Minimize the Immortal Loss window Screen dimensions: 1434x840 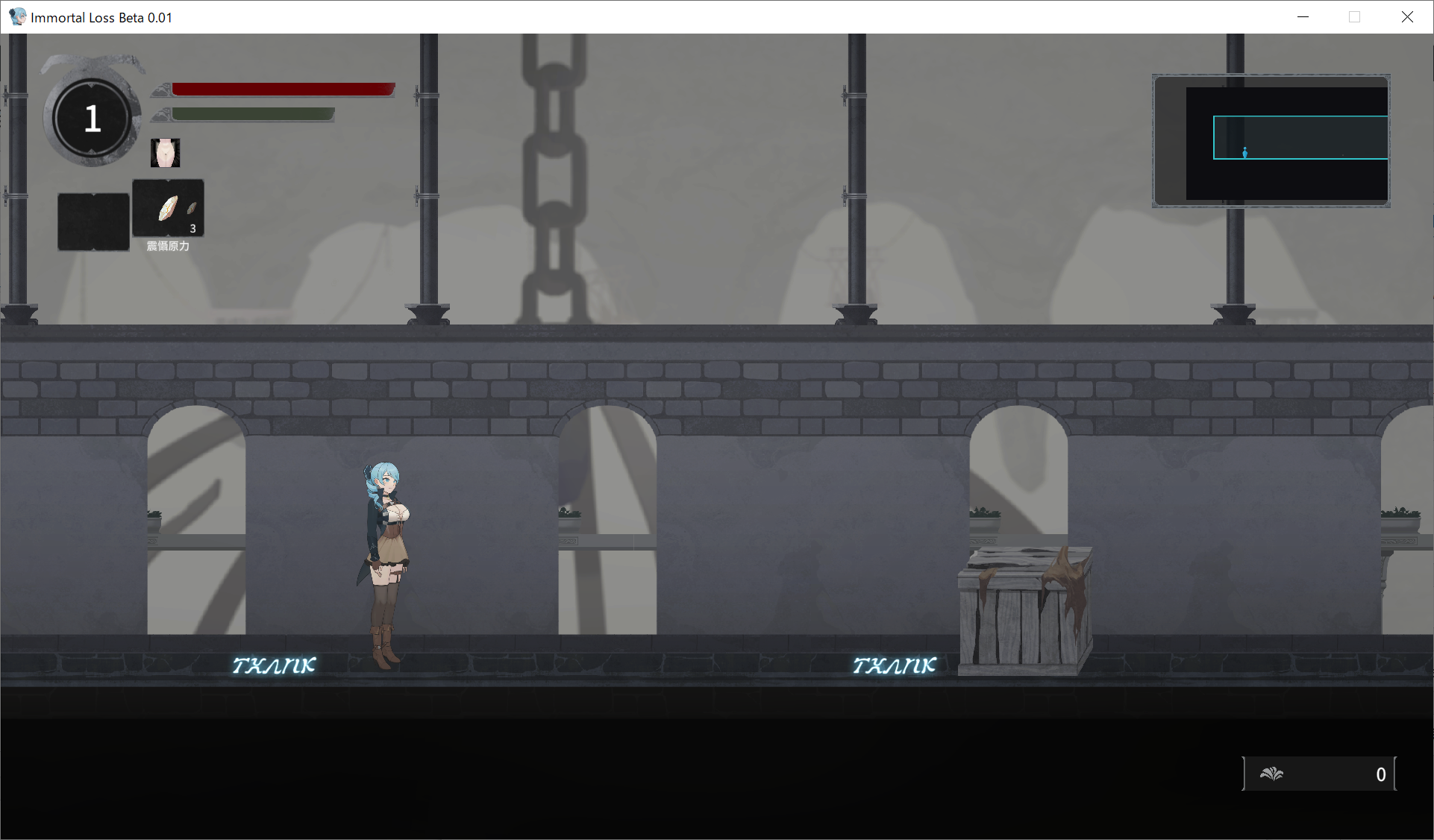1303,17
